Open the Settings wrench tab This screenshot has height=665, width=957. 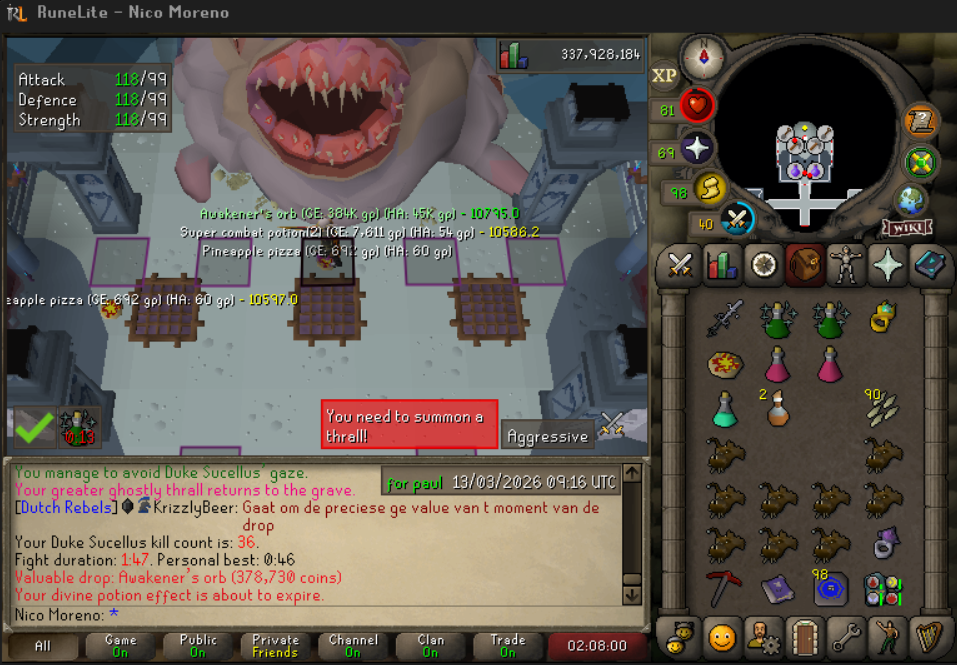click(846, 636)
